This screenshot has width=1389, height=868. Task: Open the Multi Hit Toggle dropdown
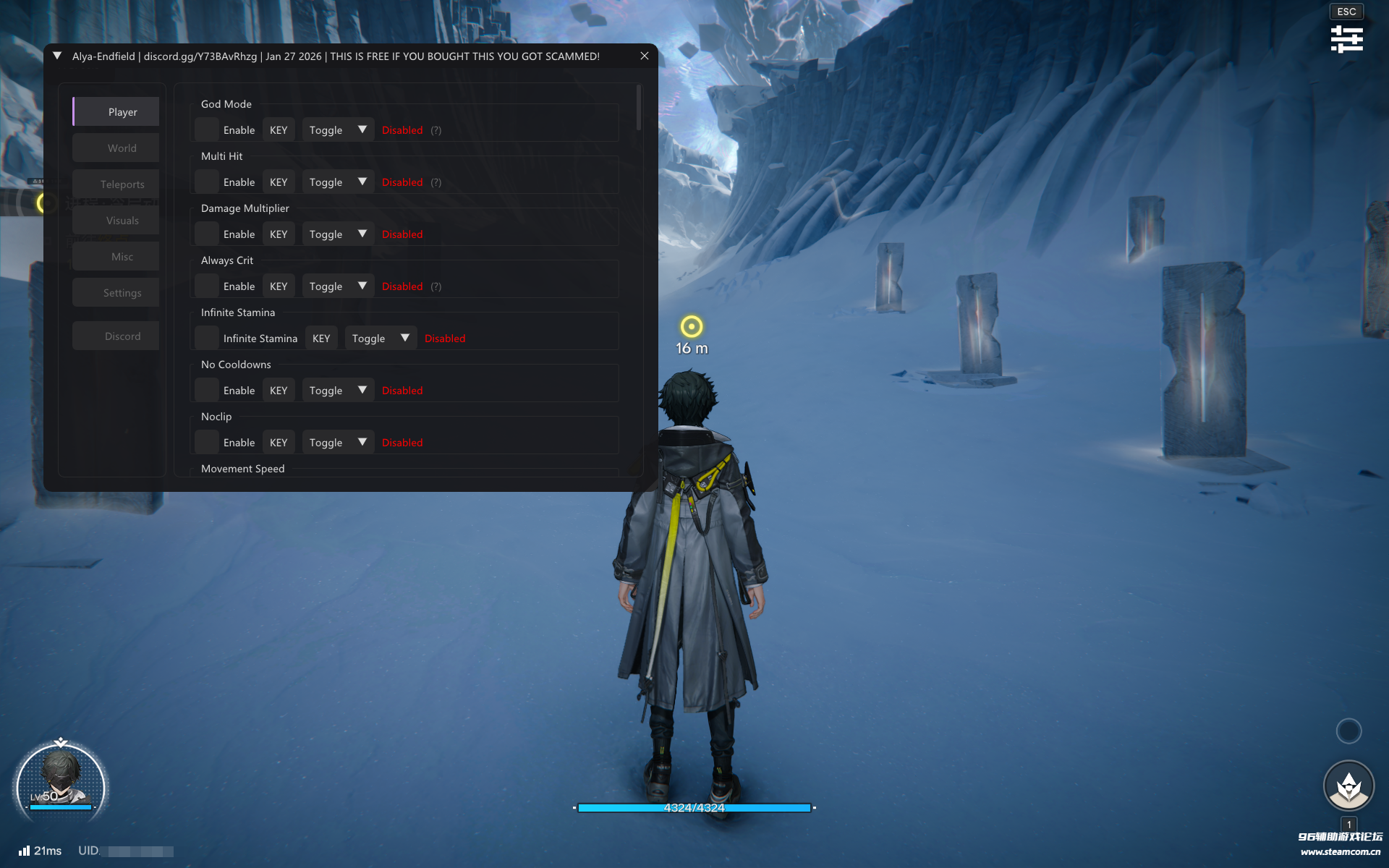(338, 182)
